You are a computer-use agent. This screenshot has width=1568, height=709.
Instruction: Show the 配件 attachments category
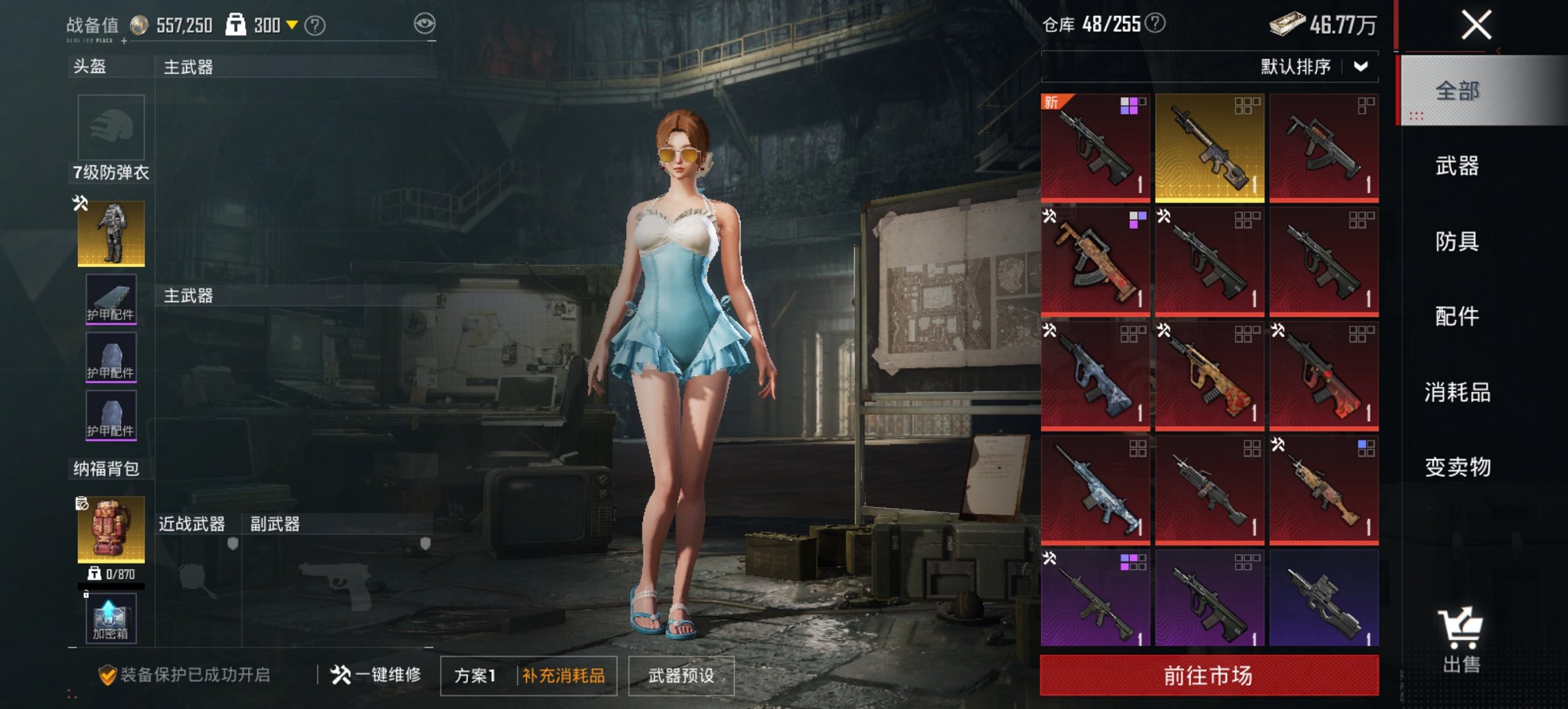point(1457,317)
